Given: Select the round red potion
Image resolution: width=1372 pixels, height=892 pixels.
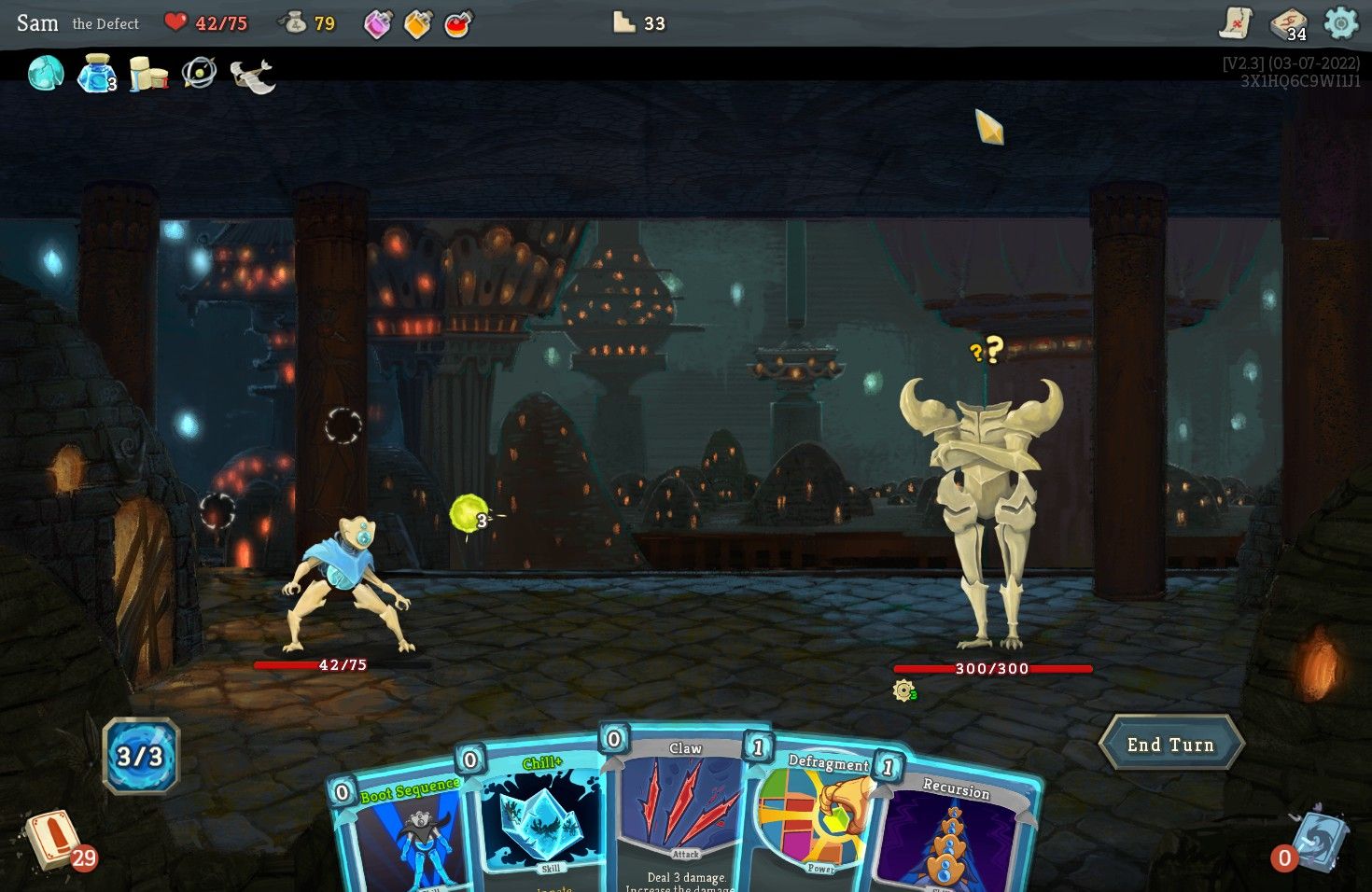Looking at the screenshot, I should 457,24.
